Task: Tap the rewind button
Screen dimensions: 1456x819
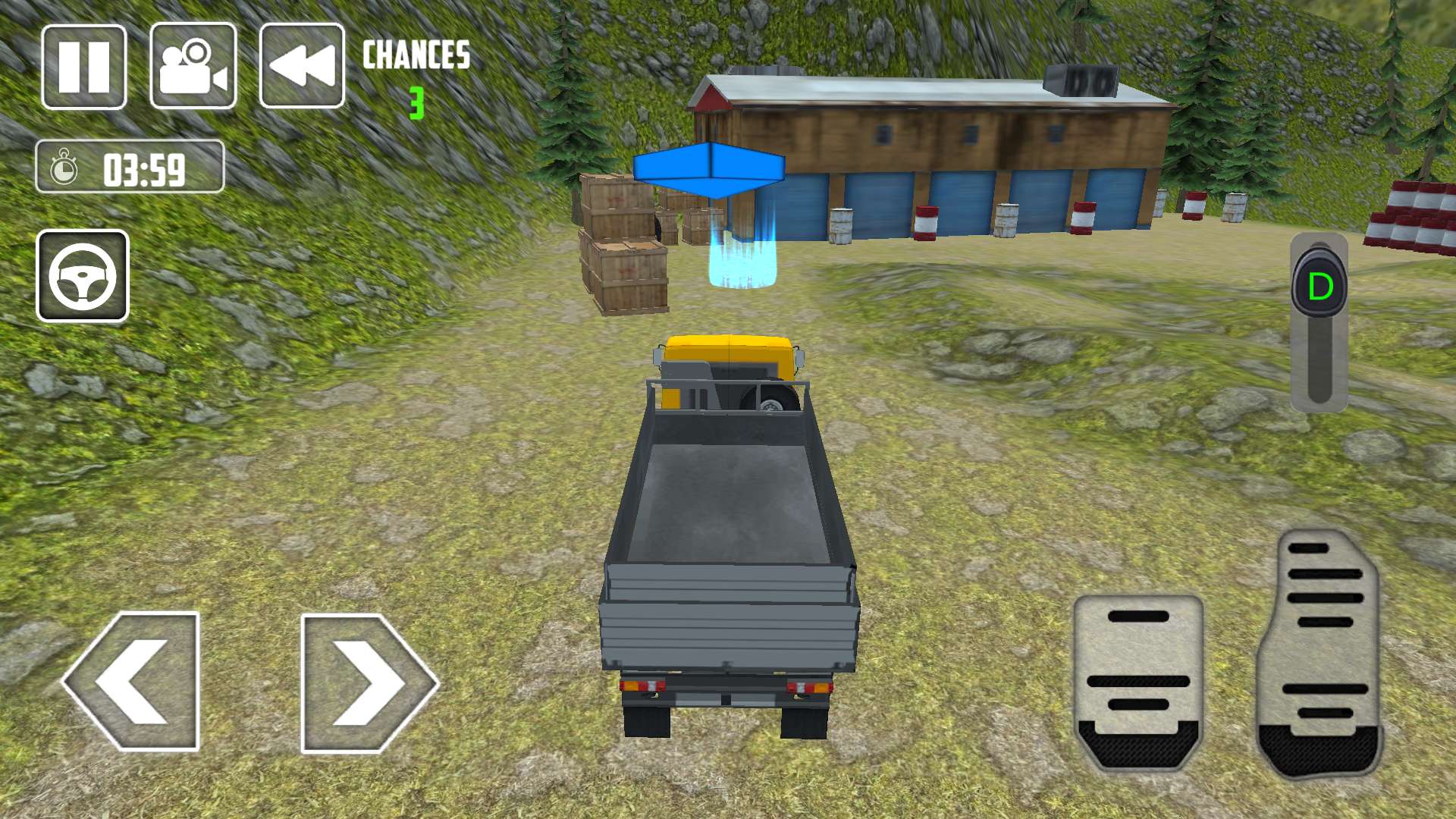Action: (302, 67)
